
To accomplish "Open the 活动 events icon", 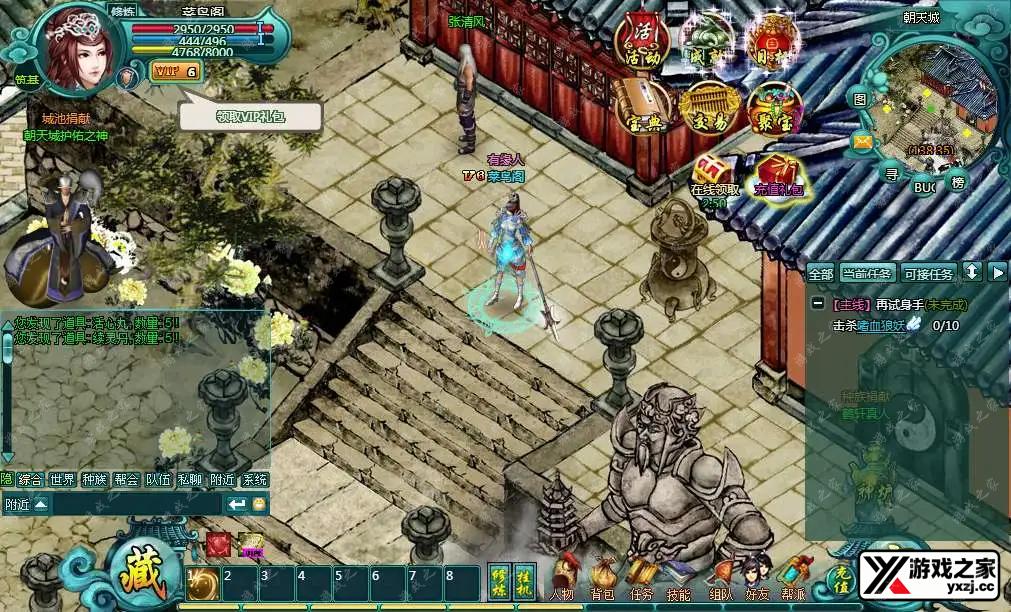I will click(x=644, y=37).
